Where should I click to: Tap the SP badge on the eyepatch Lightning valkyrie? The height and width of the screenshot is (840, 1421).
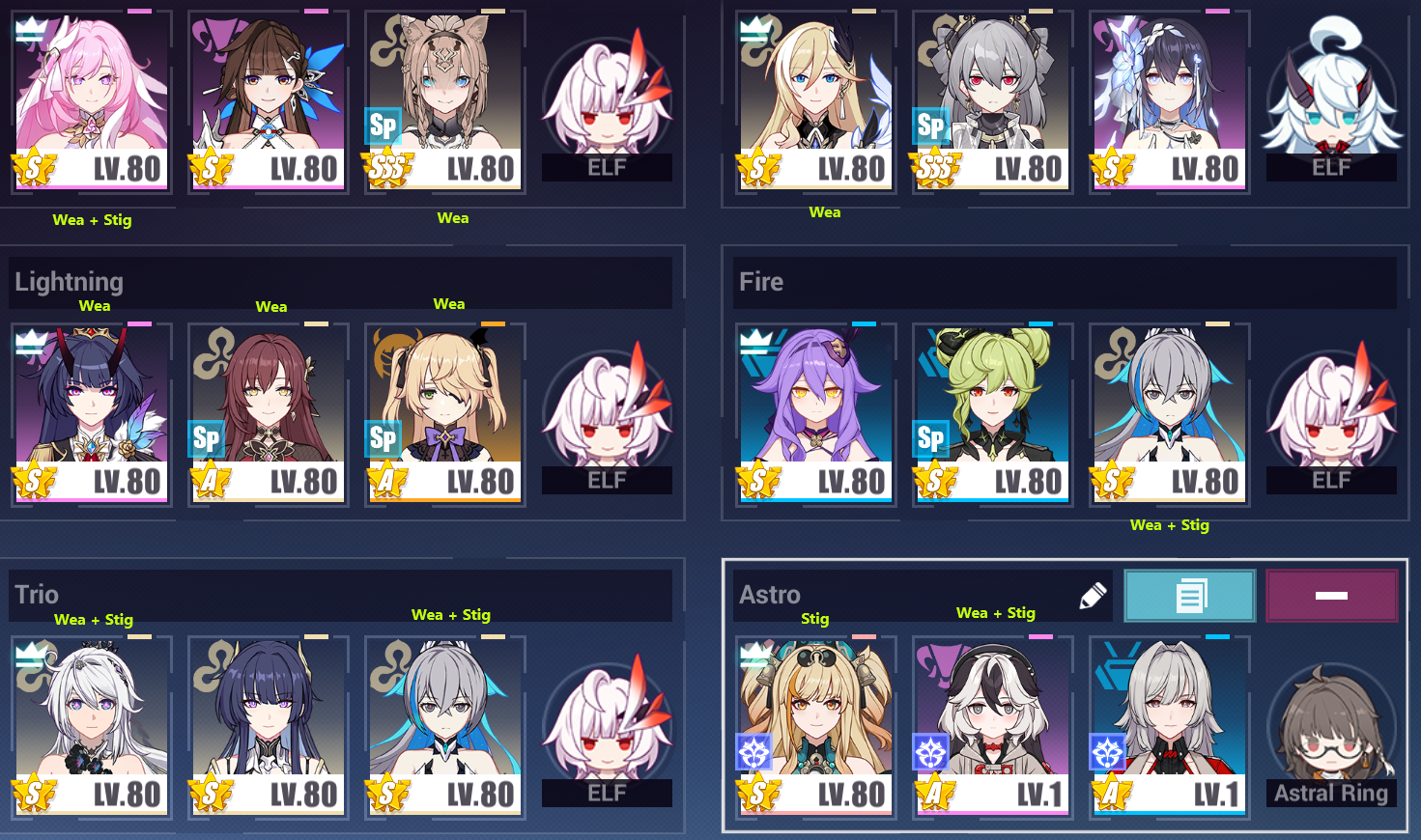point(384,437)
